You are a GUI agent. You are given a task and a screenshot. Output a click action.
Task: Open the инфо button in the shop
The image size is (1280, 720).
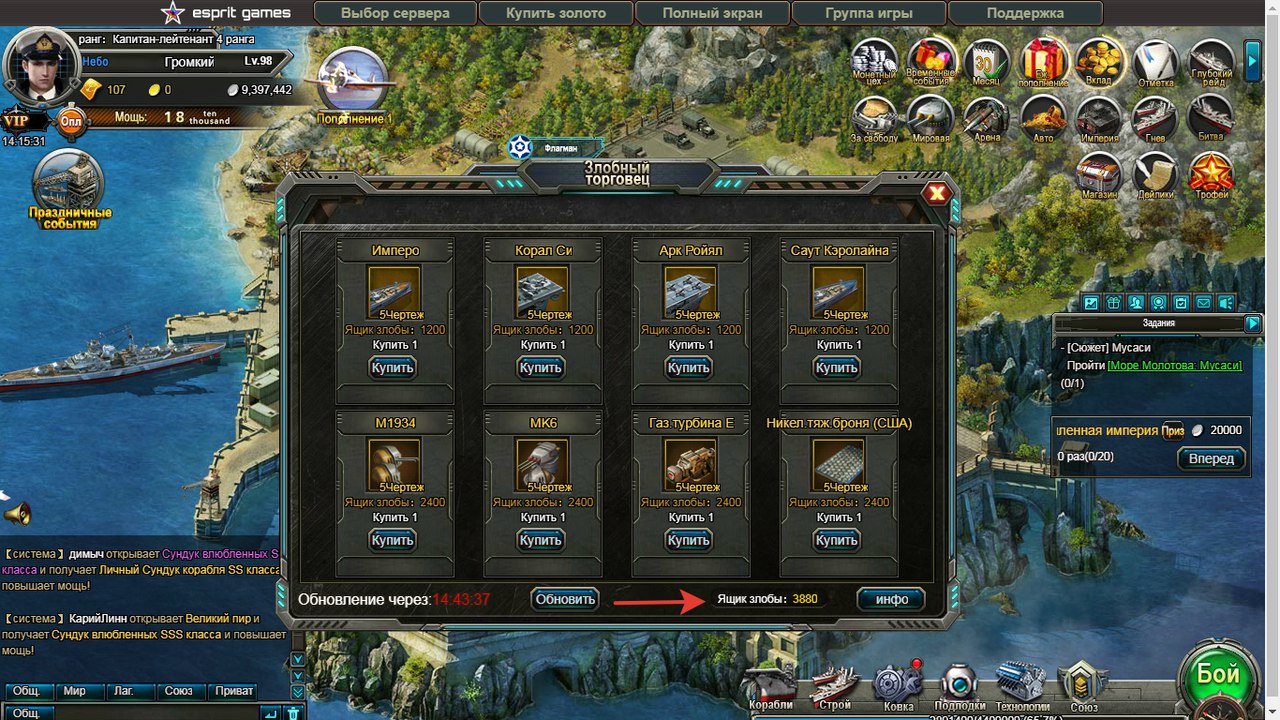click(891, 599)
